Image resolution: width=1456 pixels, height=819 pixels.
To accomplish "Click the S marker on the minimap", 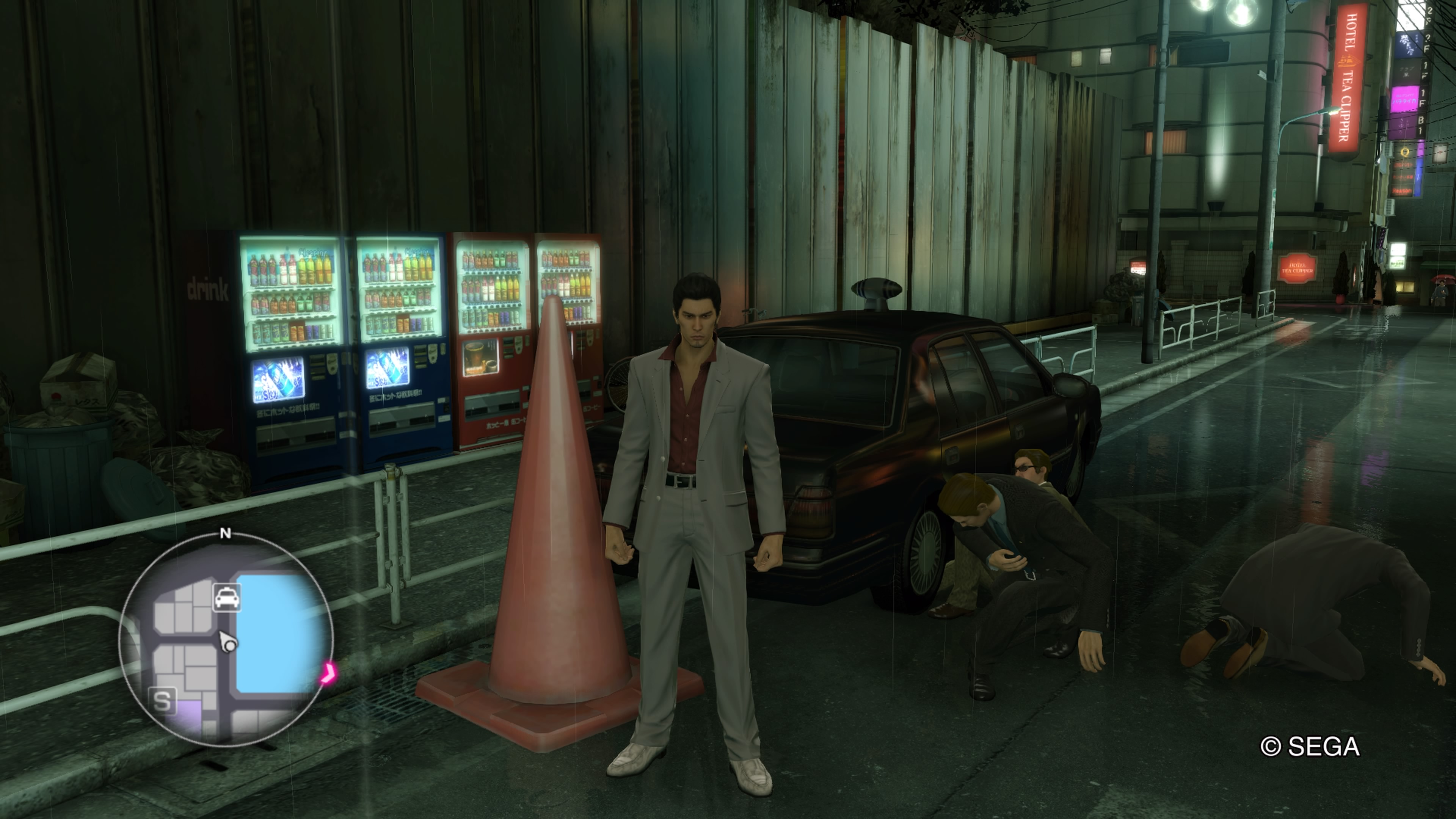I will coord(162,701).
